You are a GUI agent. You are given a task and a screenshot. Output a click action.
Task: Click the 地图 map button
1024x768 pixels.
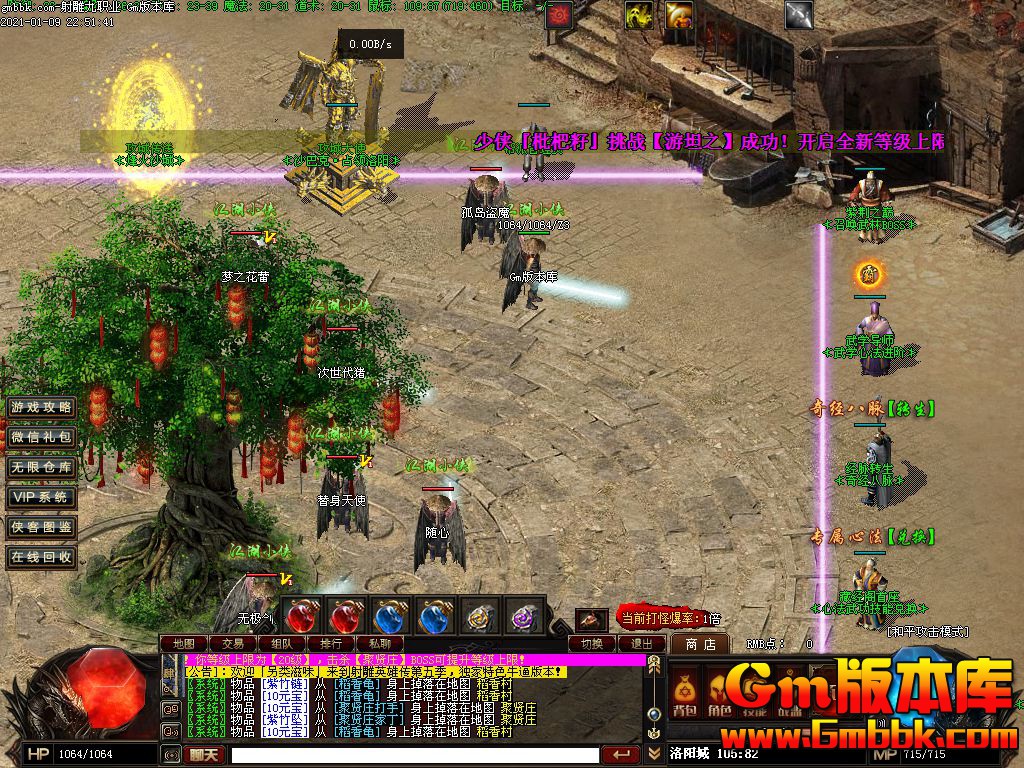(x=184, y=643)
